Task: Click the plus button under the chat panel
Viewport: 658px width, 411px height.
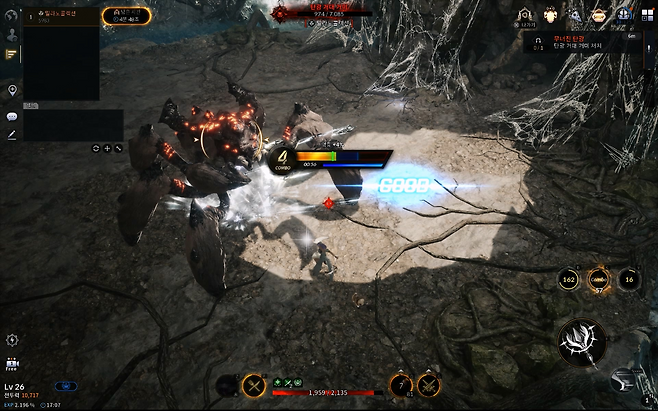Action: point(107,148)
